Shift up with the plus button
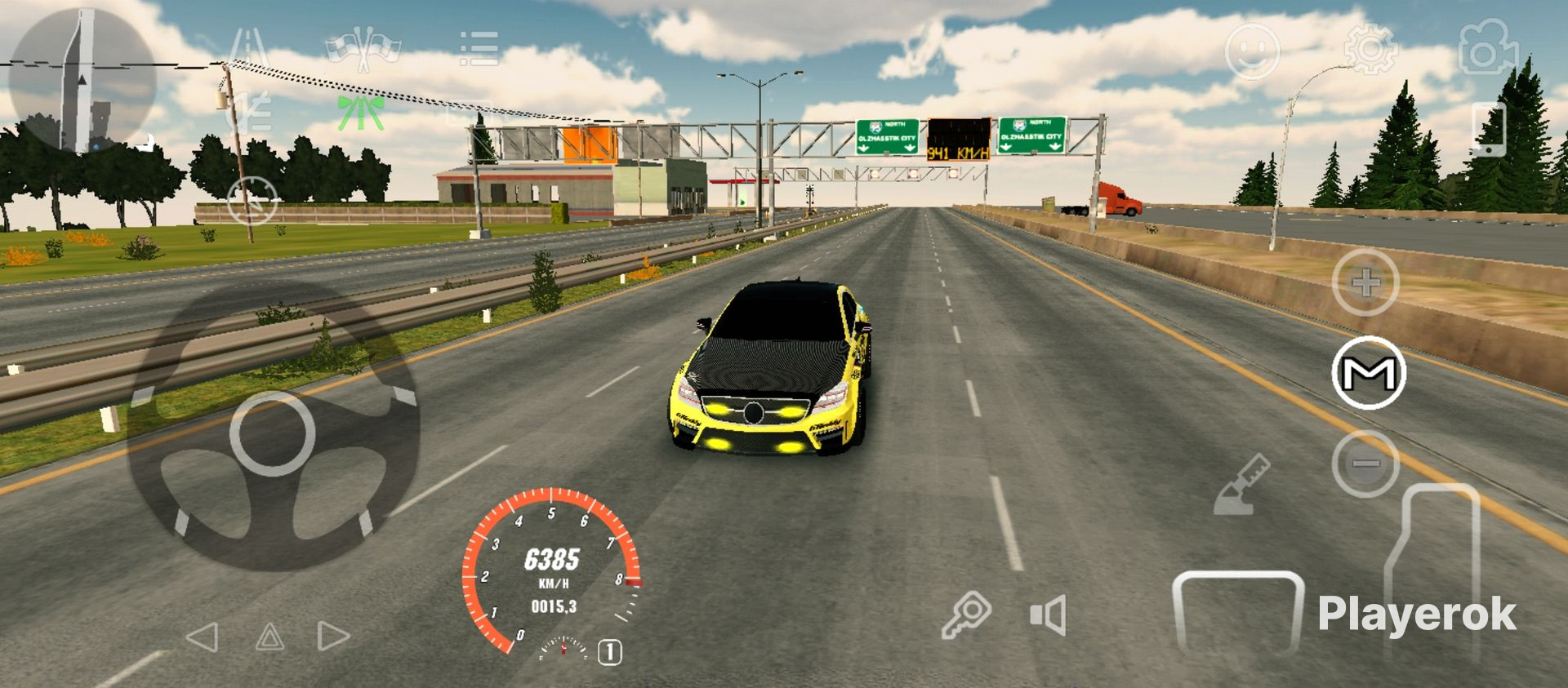1568x688 pixels. click(1365, 283)
